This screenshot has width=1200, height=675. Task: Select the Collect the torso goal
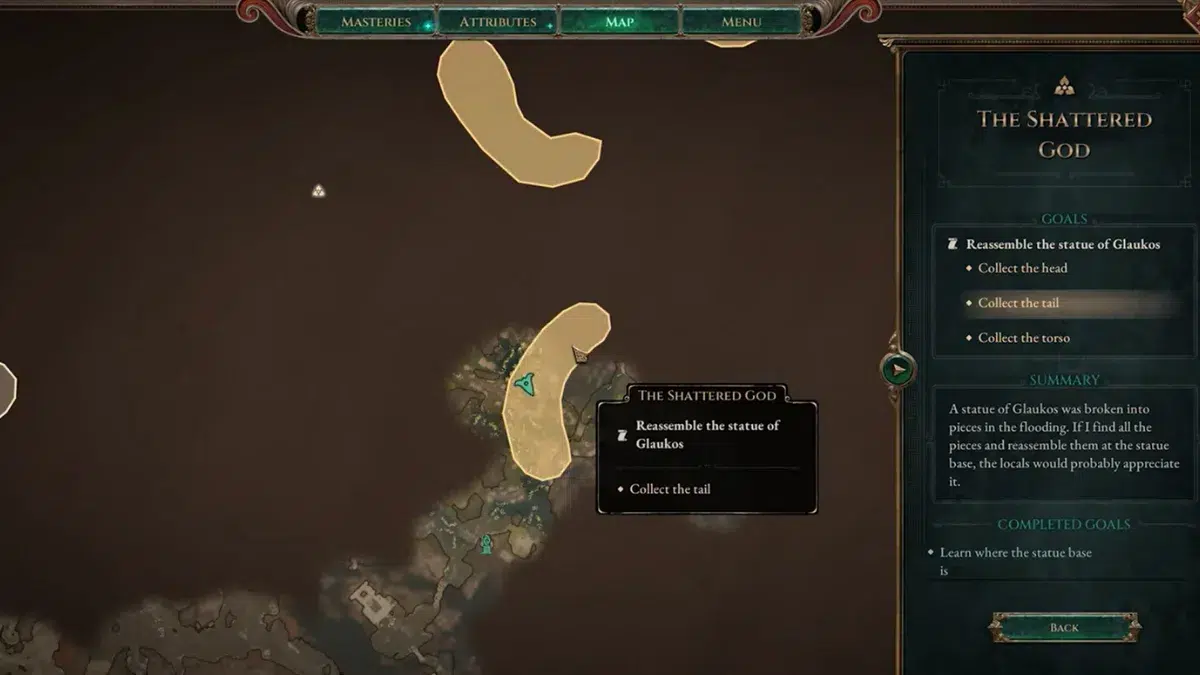pos(1023,338)
